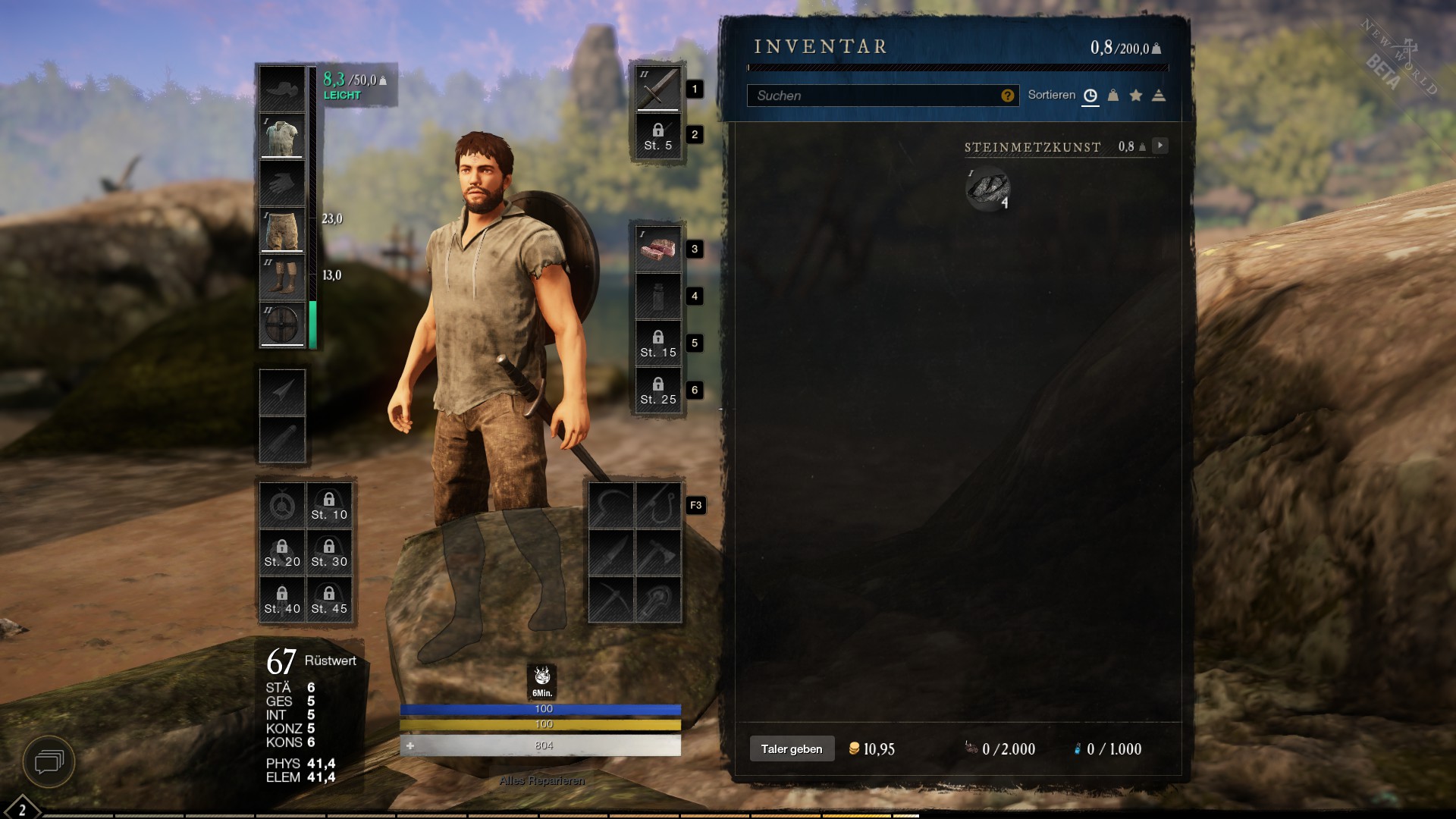1456x819 pixels.
Task: Select the equipped boots armor slot
Action: tap(282, 278)
